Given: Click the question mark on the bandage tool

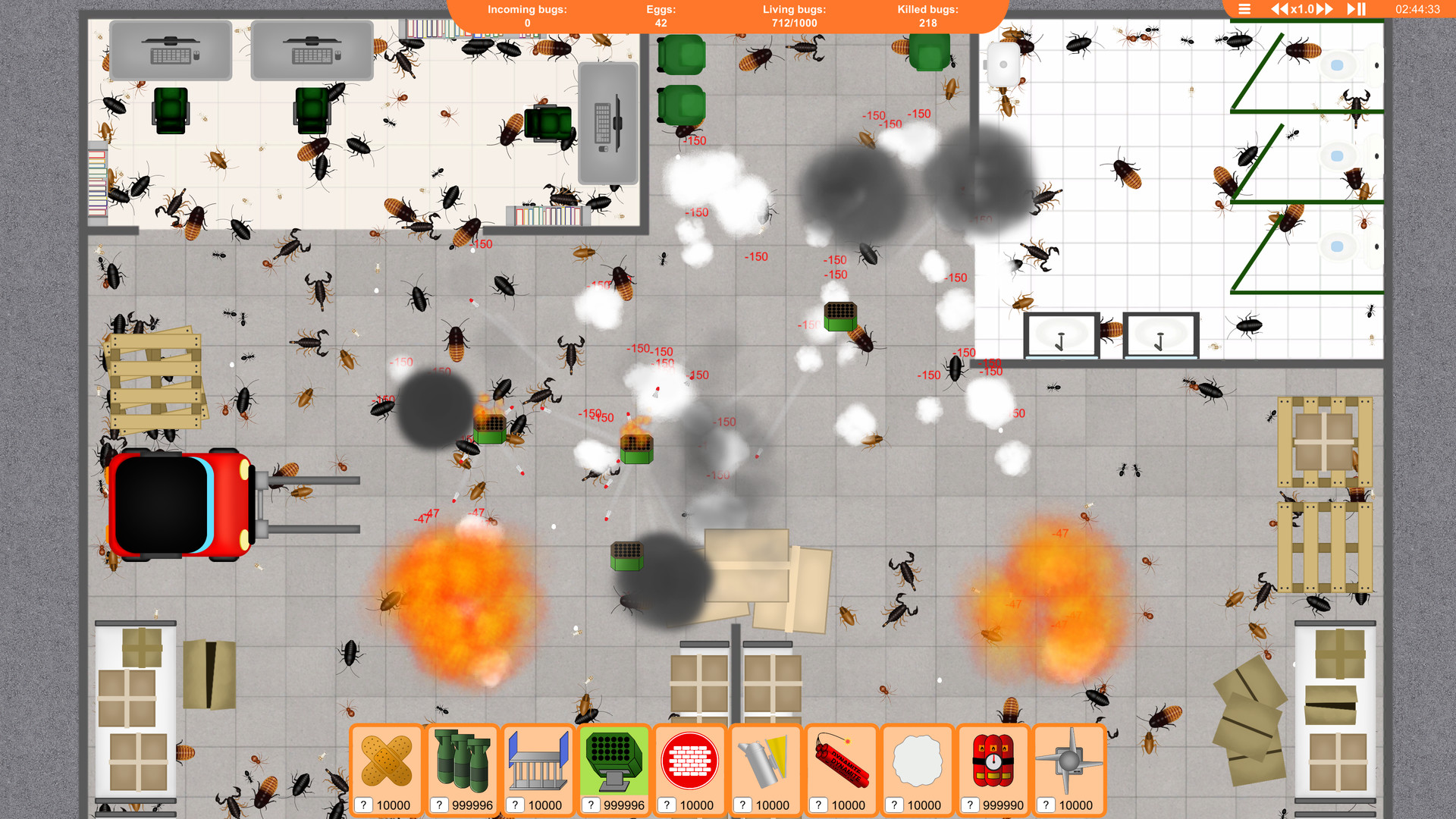Looking at the screenshot, I should pos(365,805).
